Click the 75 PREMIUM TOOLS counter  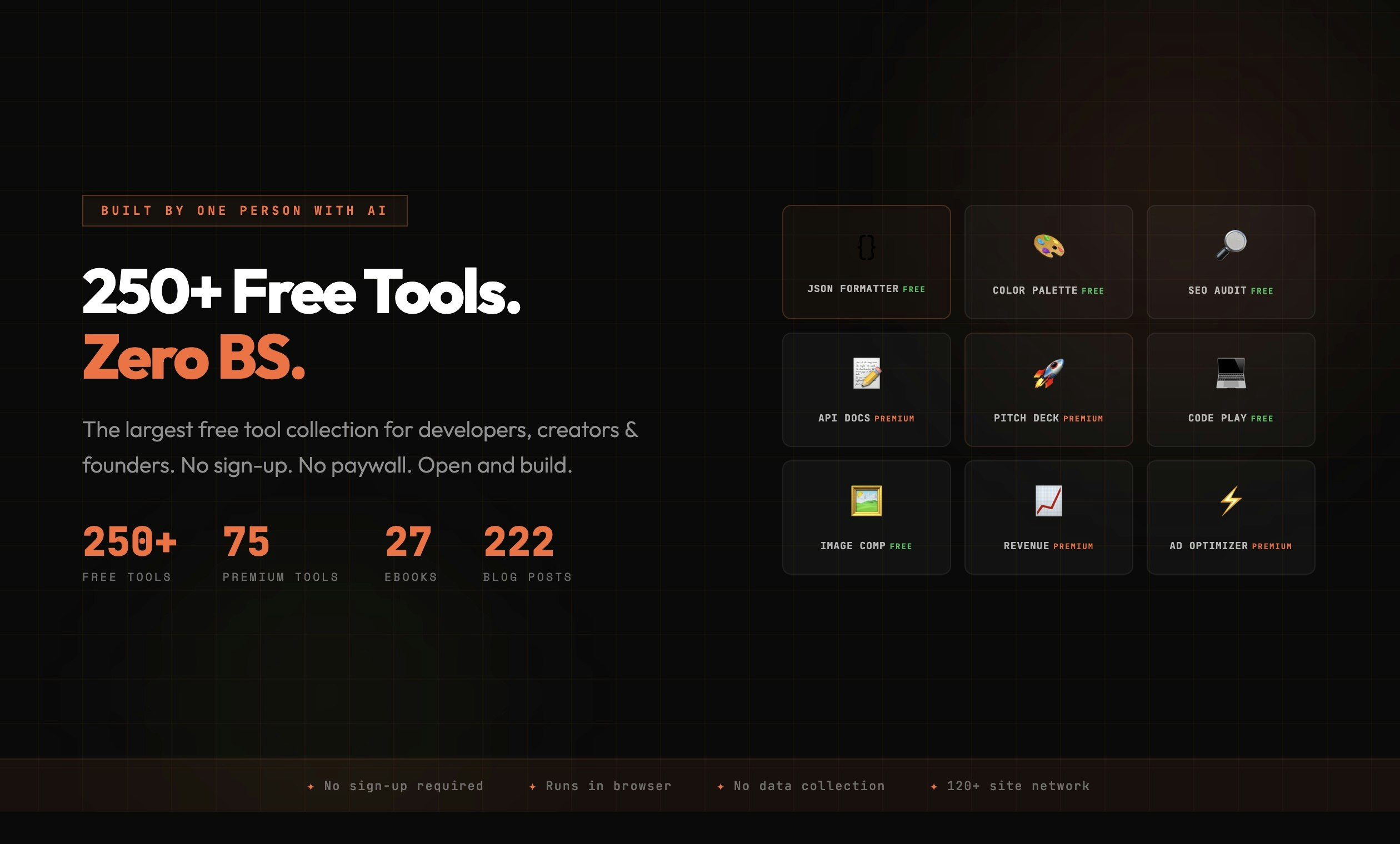click(x=246, y=544)
